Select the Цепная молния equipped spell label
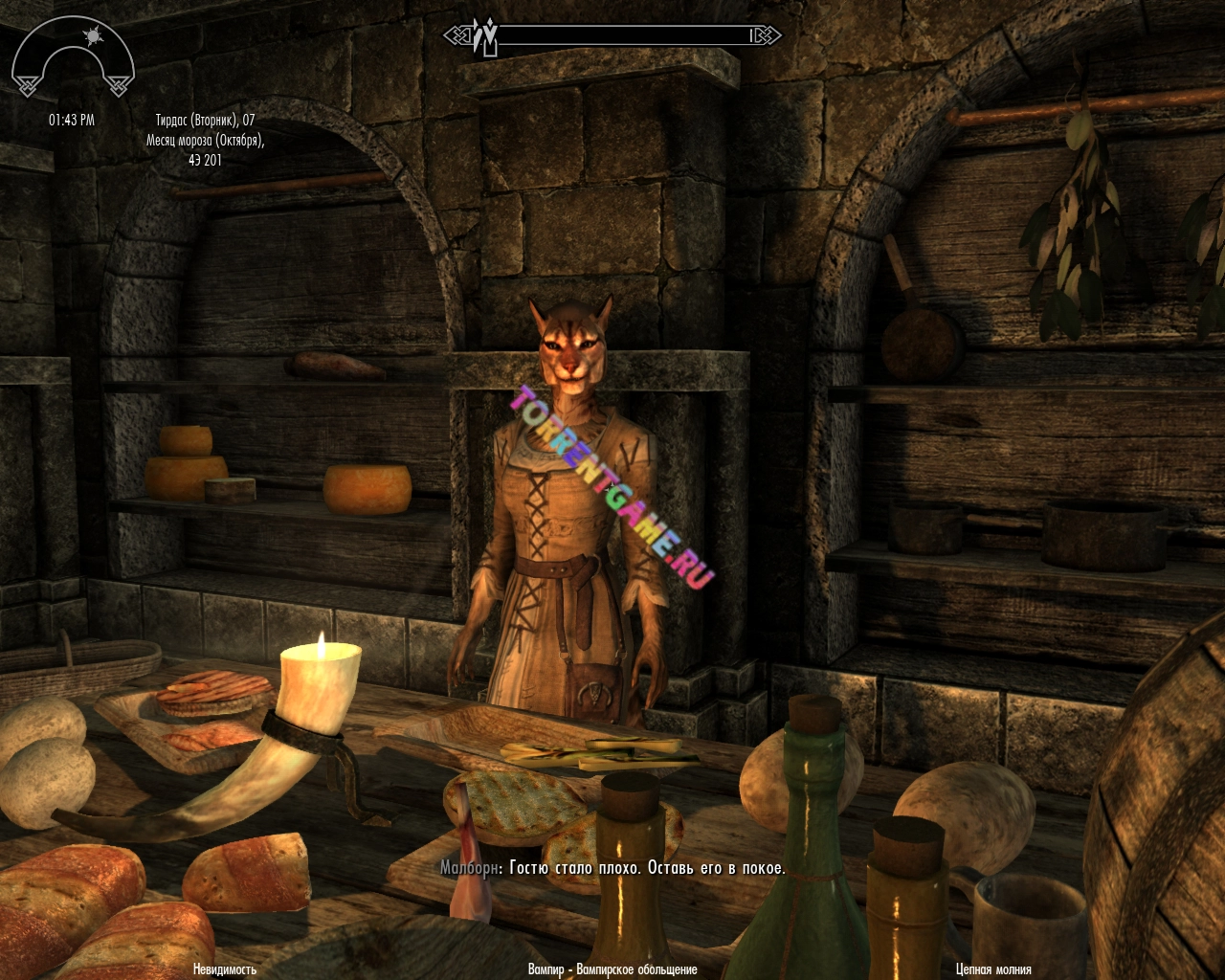1225x980 pixels. tap(993, 969)
